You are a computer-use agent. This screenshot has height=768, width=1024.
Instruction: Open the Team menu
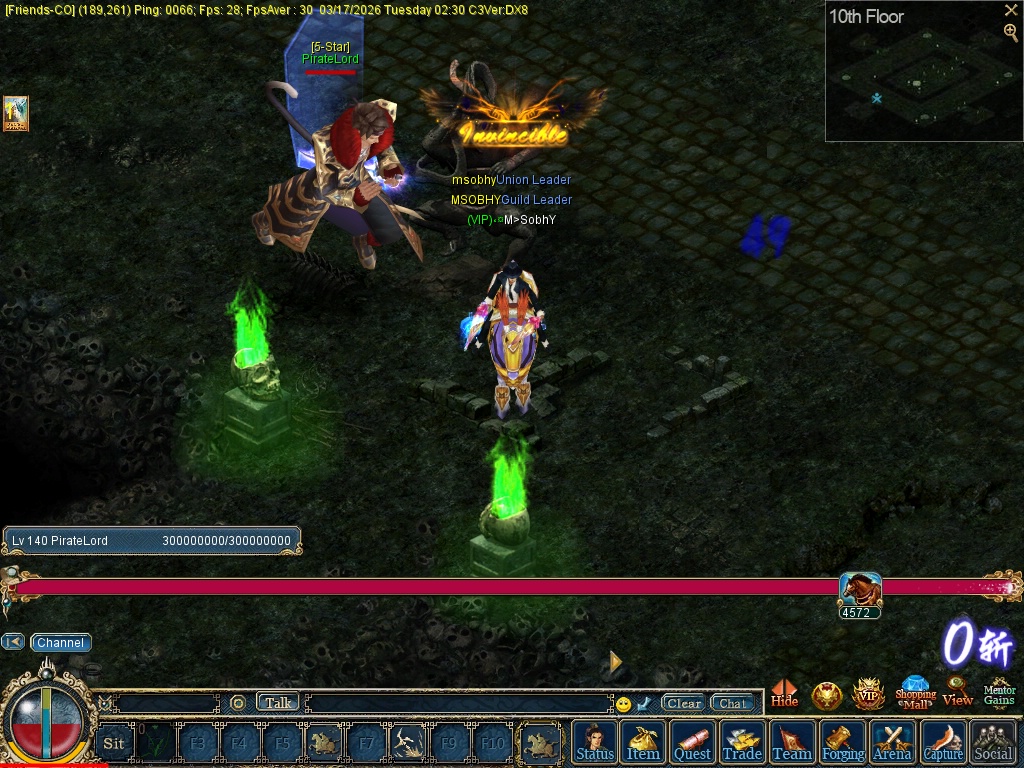(x=792, y=743)
